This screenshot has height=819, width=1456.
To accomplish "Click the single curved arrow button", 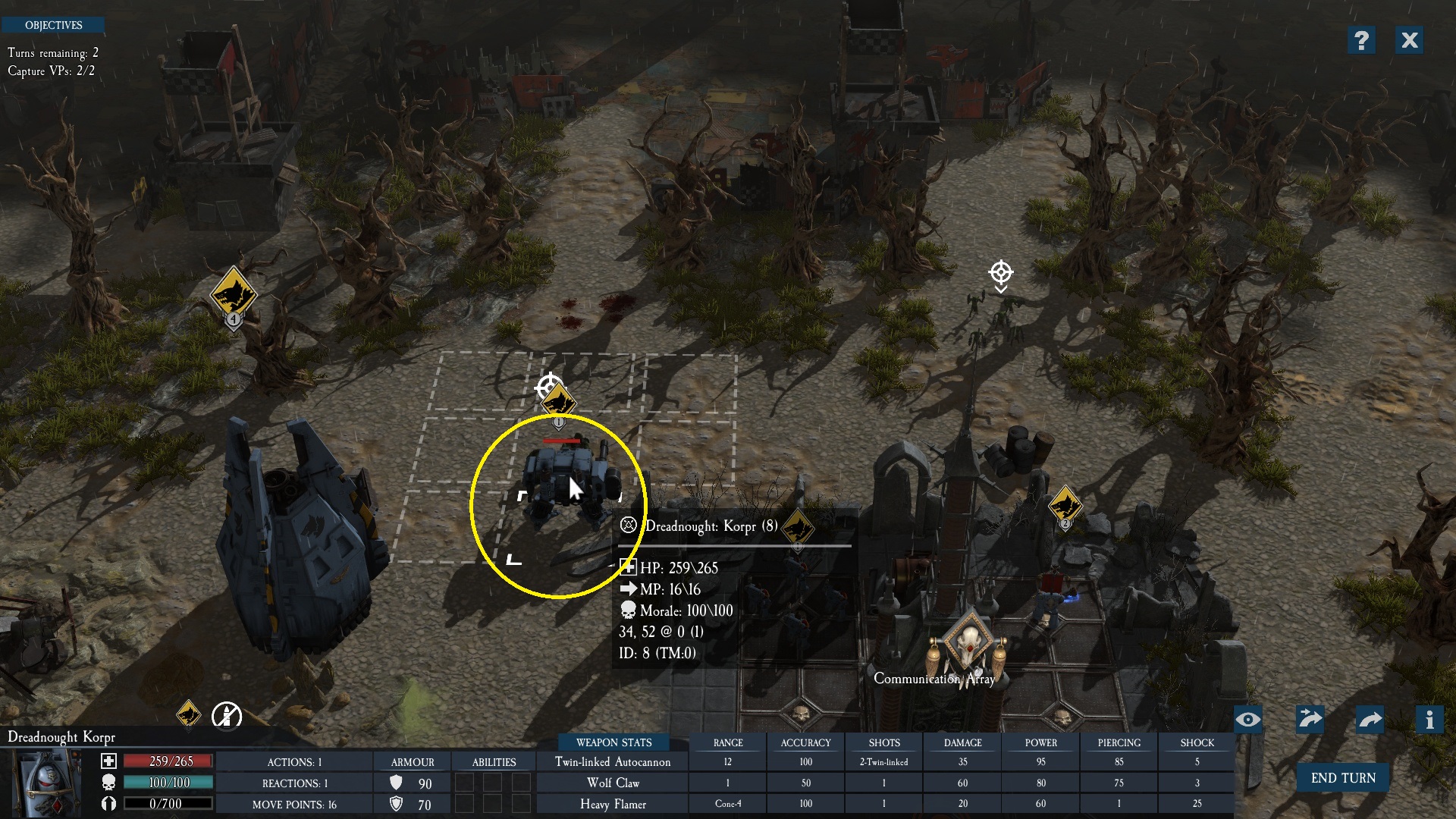I will point(1370,720).
